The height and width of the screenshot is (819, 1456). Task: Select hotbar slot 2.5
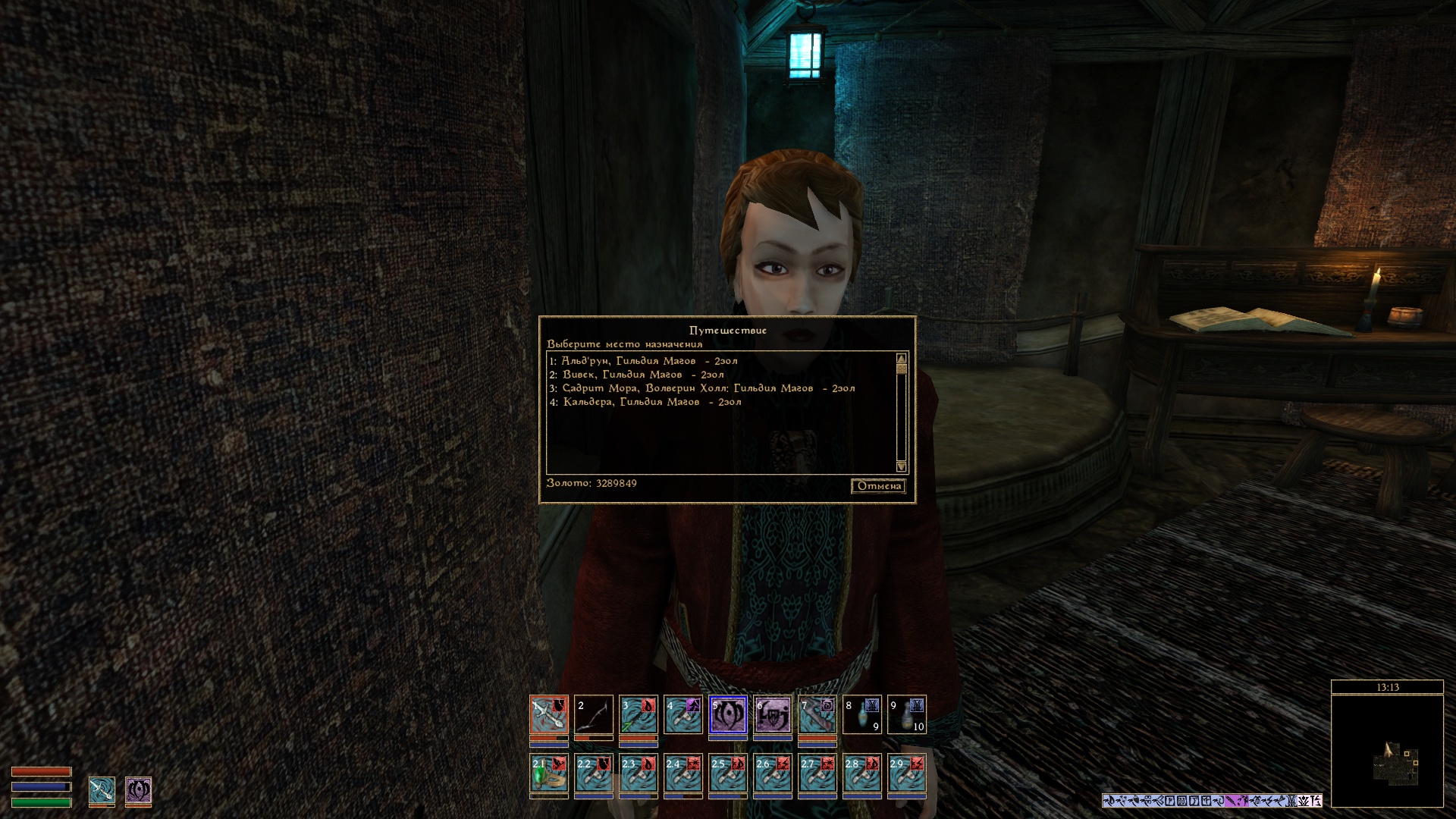coord(728,773)
